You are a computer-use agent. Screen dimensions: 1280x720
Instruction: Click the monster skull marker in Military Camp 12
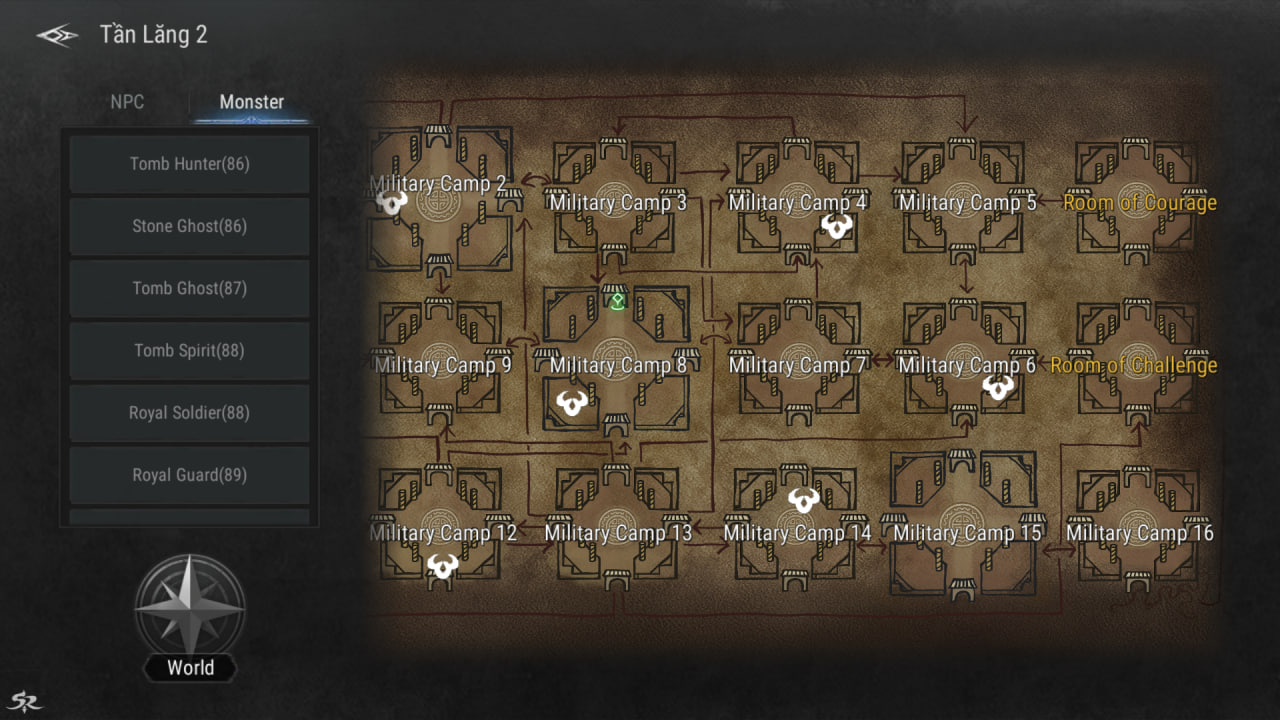(x=442, y=566)
